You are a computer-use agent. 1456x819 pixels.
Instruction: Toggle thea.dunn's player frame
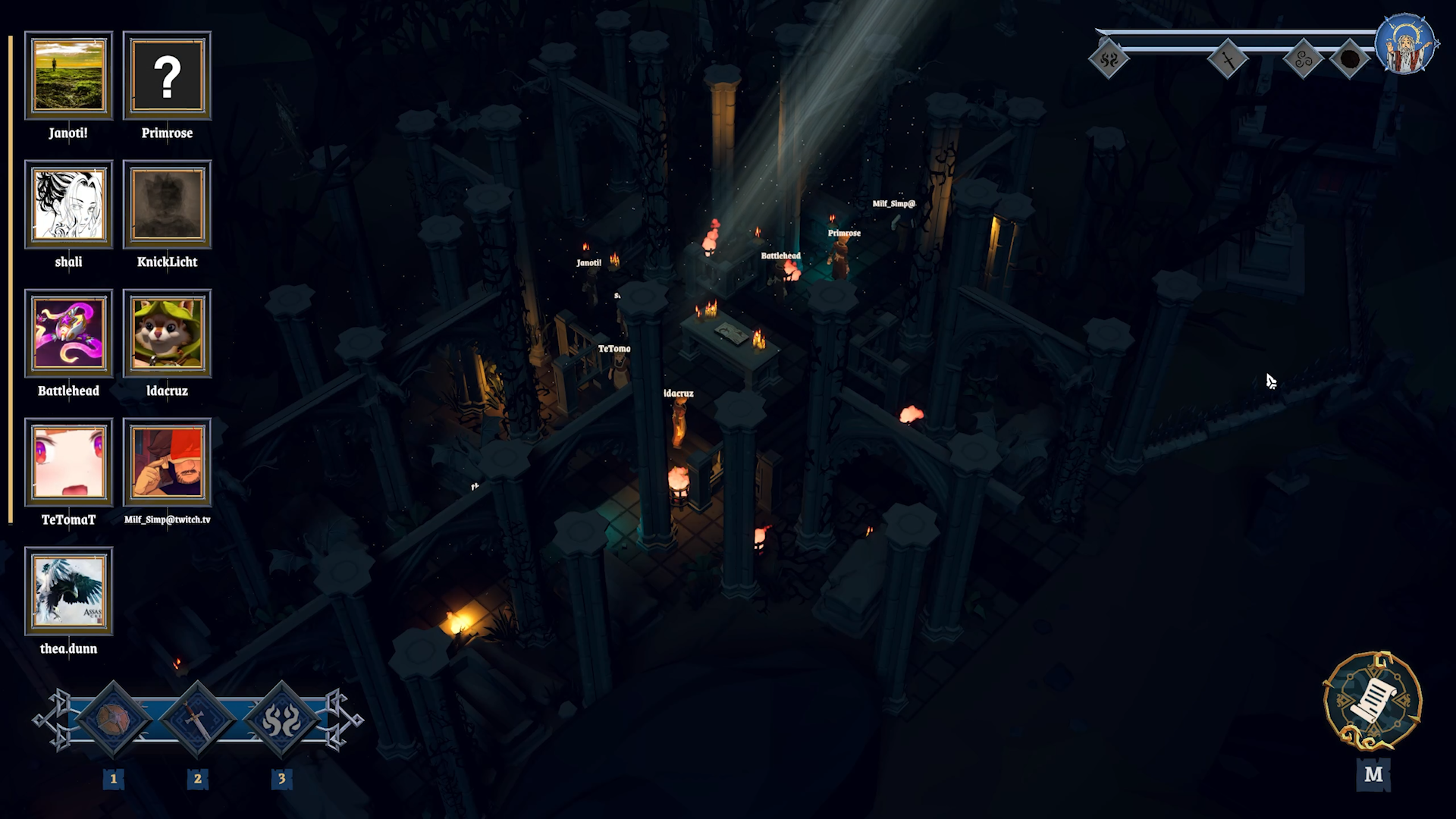[69, 591]
